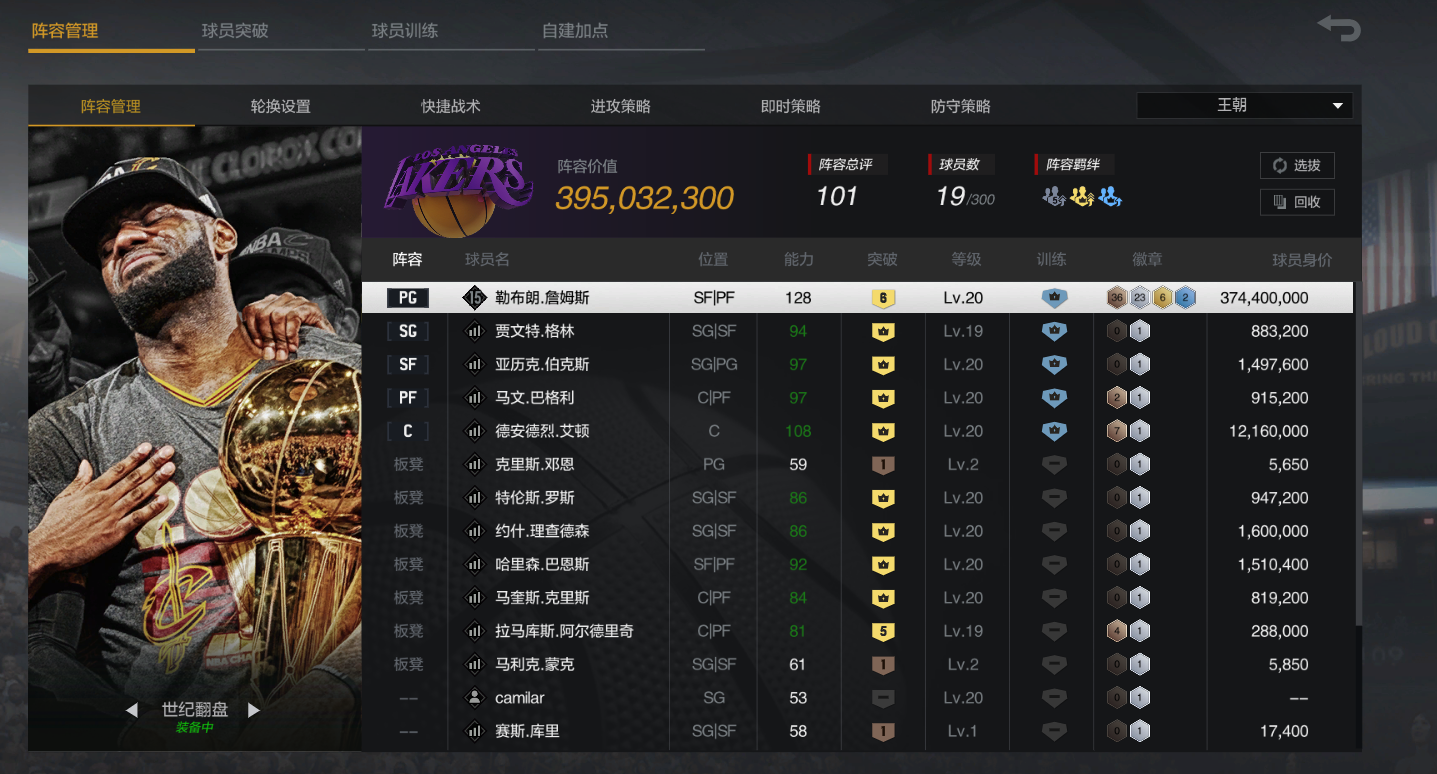The height and width of the screenshot is (774, 1437).
Task: Click the right arrow beside 世纪翻盘
Action: pyautogui.click(x=254, y=709)
